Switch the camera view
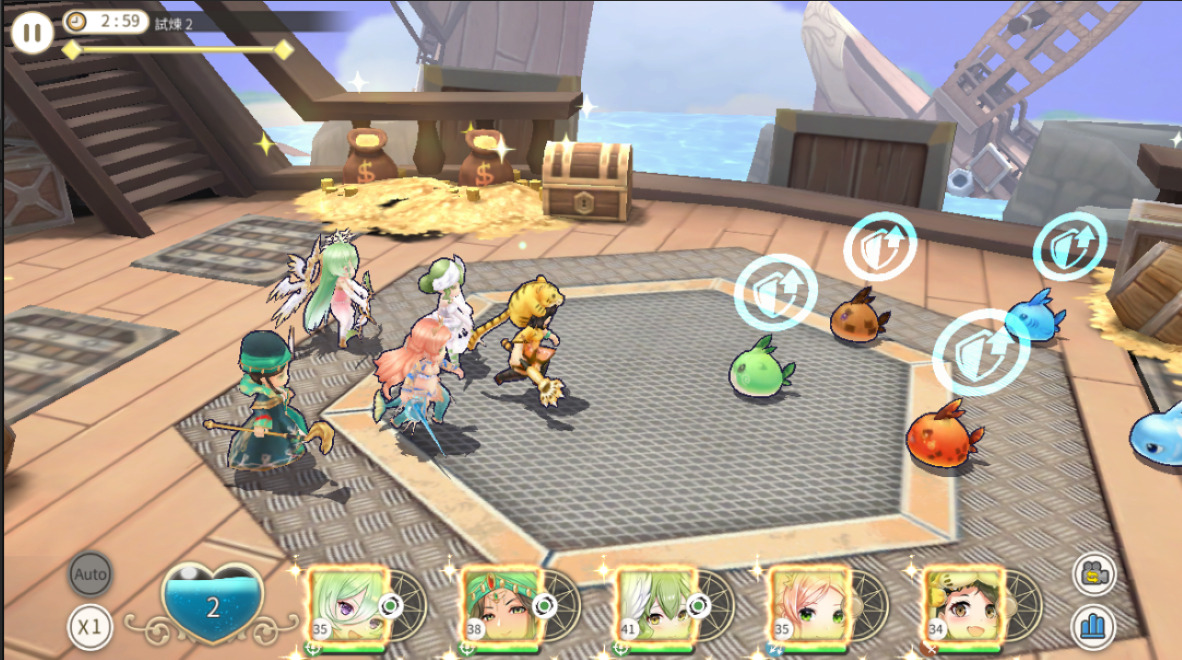 point(1094,575)
